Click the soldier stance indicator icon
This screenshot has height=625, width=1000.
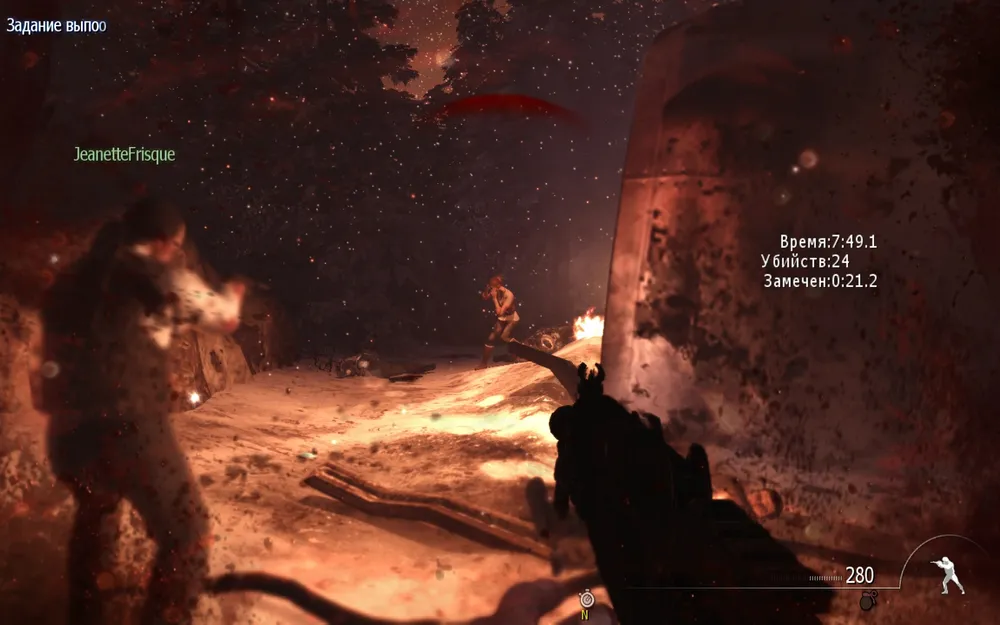(946, 576)
